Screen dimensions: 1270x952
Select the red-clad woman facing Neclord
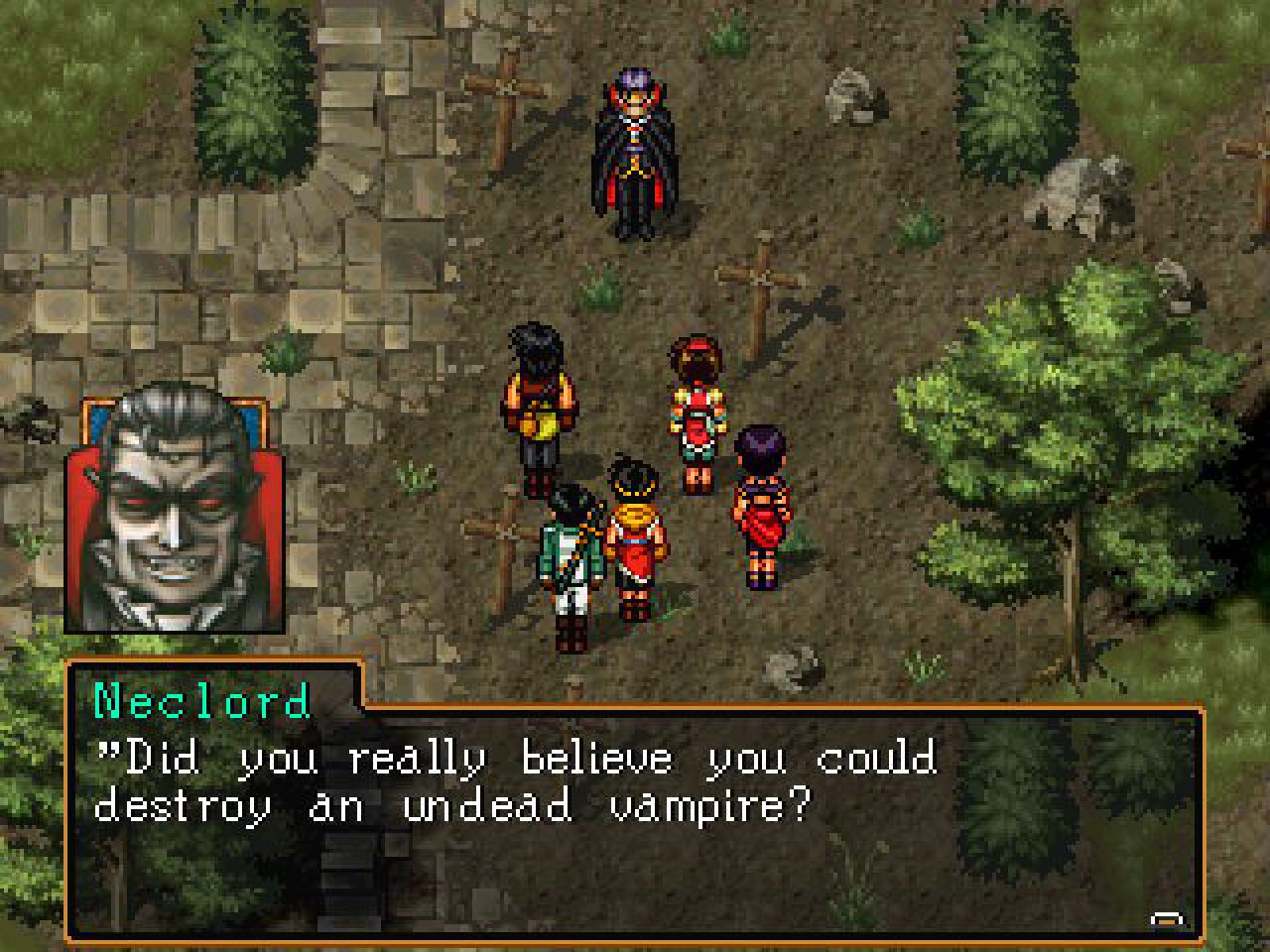click(698, 407)
